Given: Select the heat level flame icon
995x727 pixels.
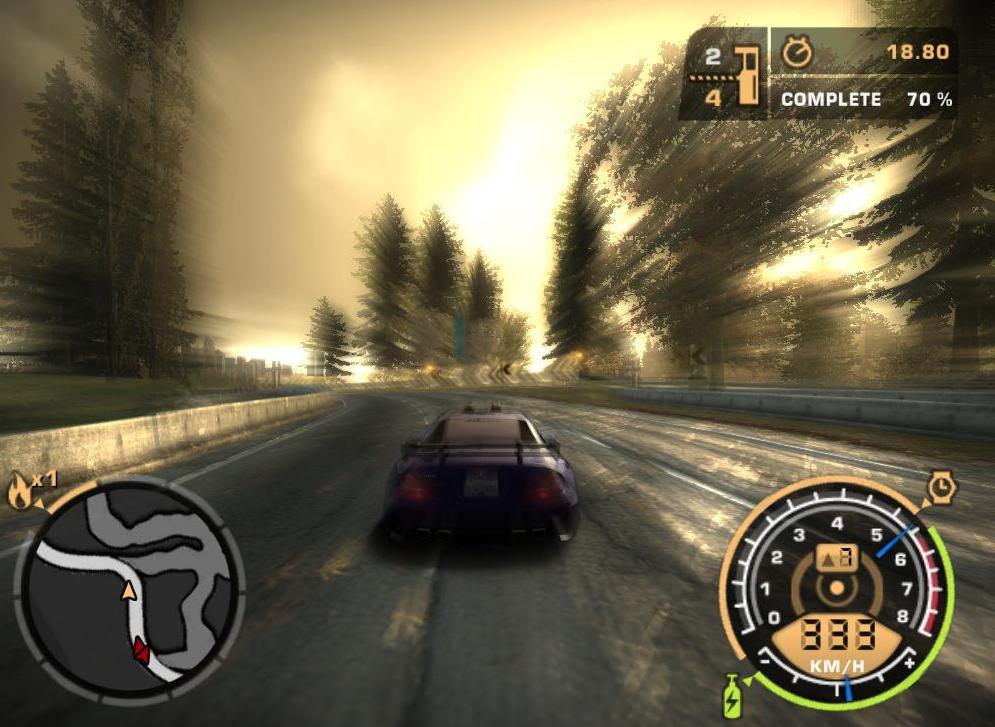Looking at the screenshot, I should 19,491.
